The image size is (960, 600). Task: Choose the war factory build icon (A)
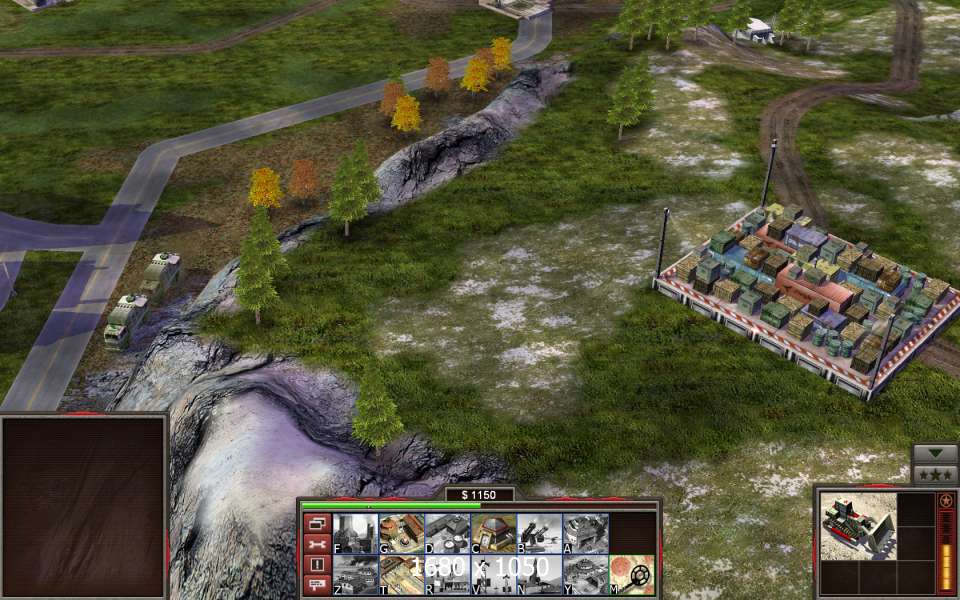tap(585, 533)
